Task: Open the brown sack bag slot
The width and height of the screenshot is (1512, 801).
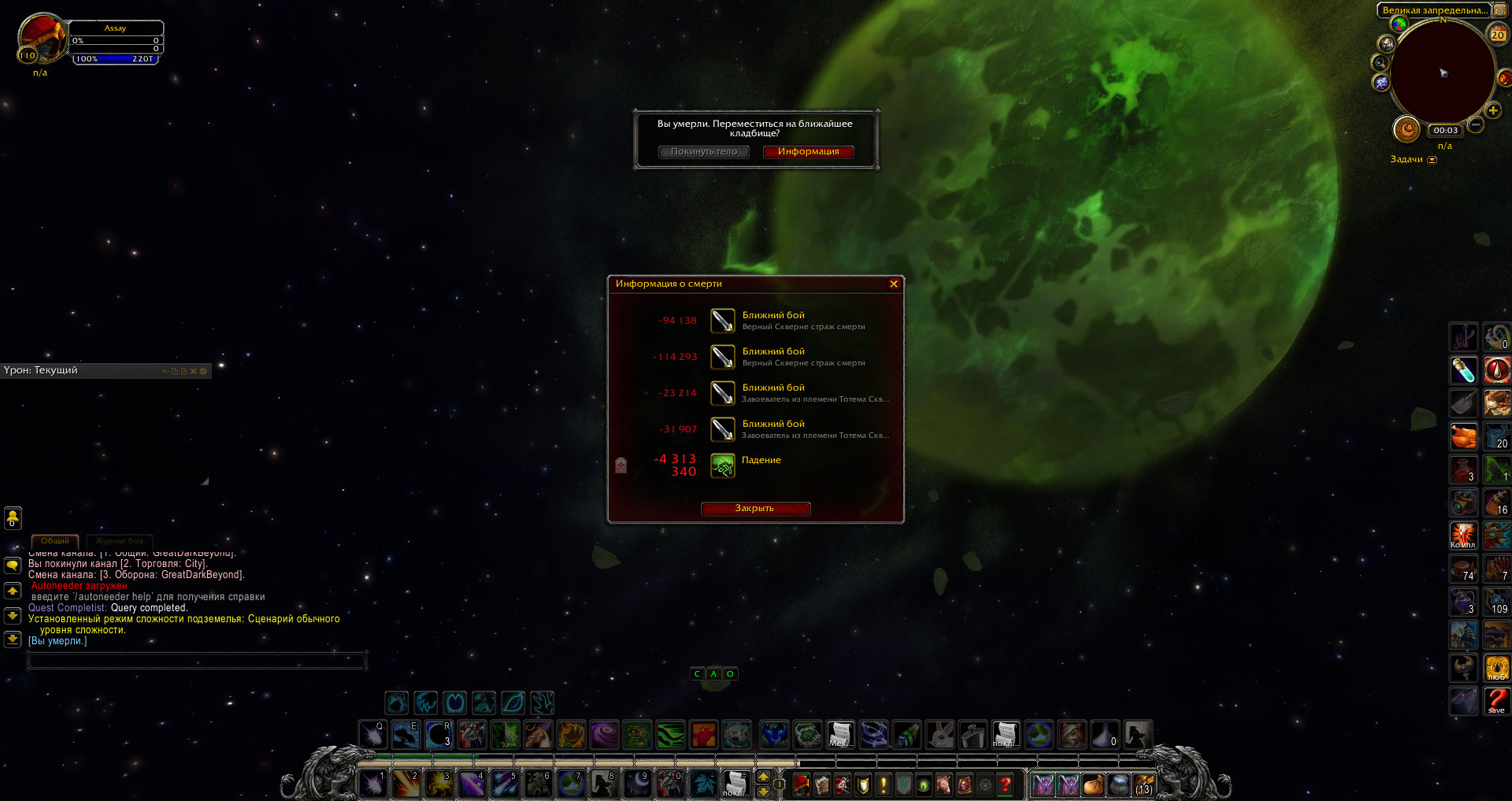Action: [x=1093, y=784]
